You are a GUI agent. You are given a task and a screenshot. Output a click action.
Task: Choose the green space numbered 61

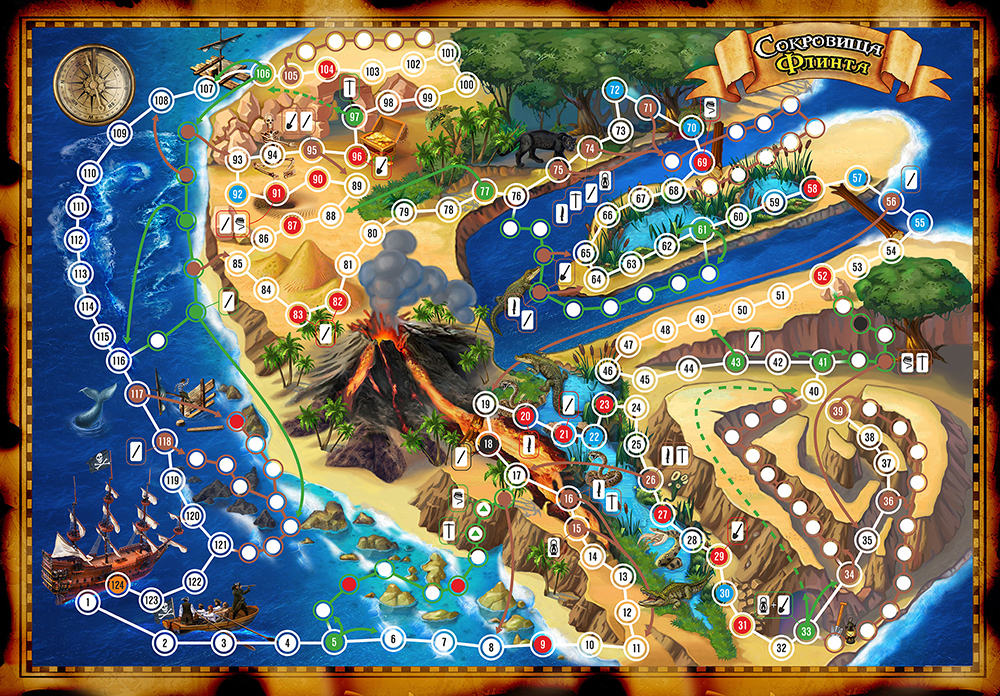point(703,230)
